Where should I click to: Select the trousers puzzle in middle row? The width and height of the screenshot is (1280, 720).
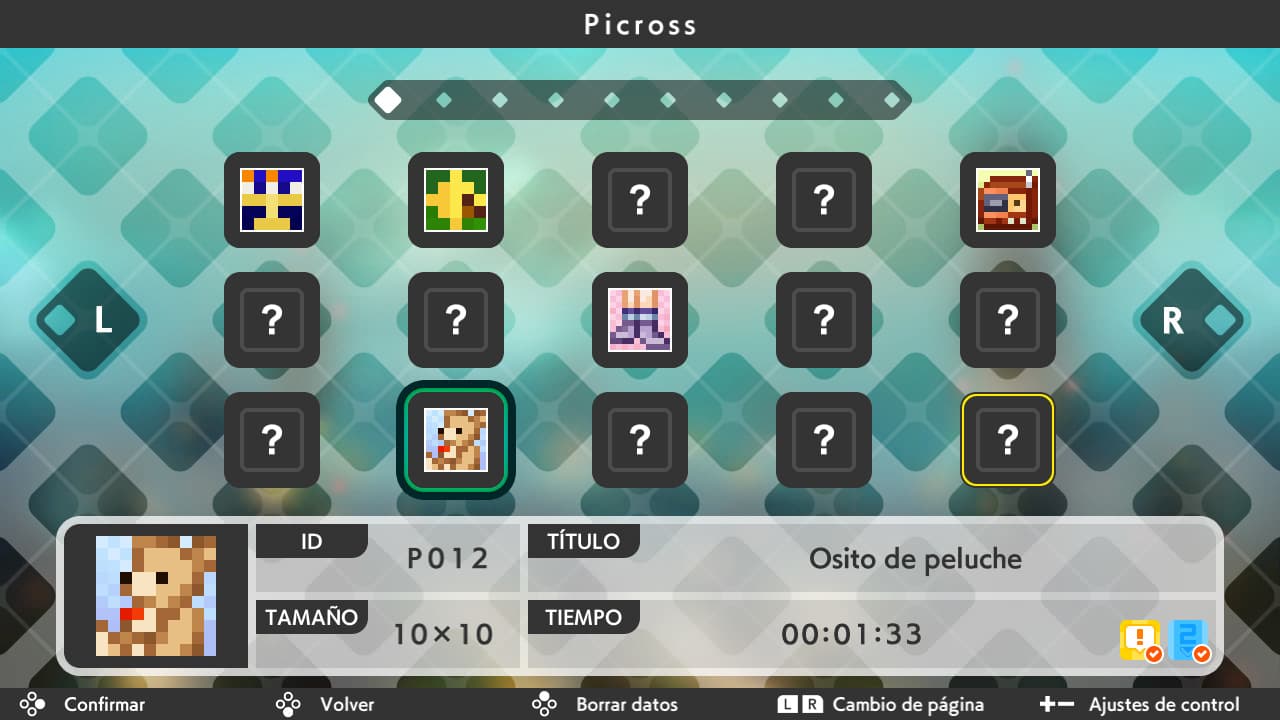coord(639,321)
